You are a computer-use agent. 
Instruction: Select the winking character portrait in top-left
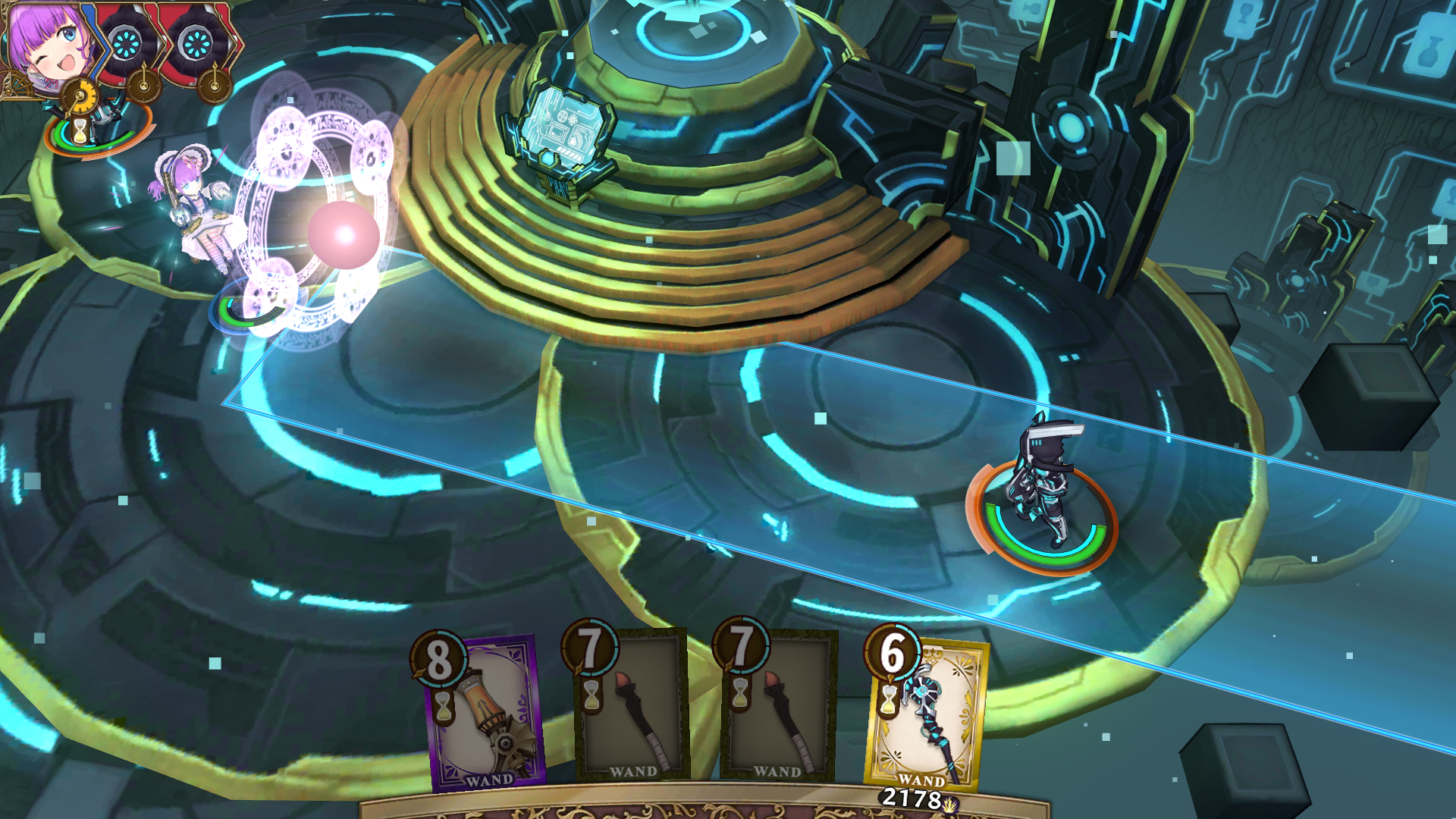(49, 42)
